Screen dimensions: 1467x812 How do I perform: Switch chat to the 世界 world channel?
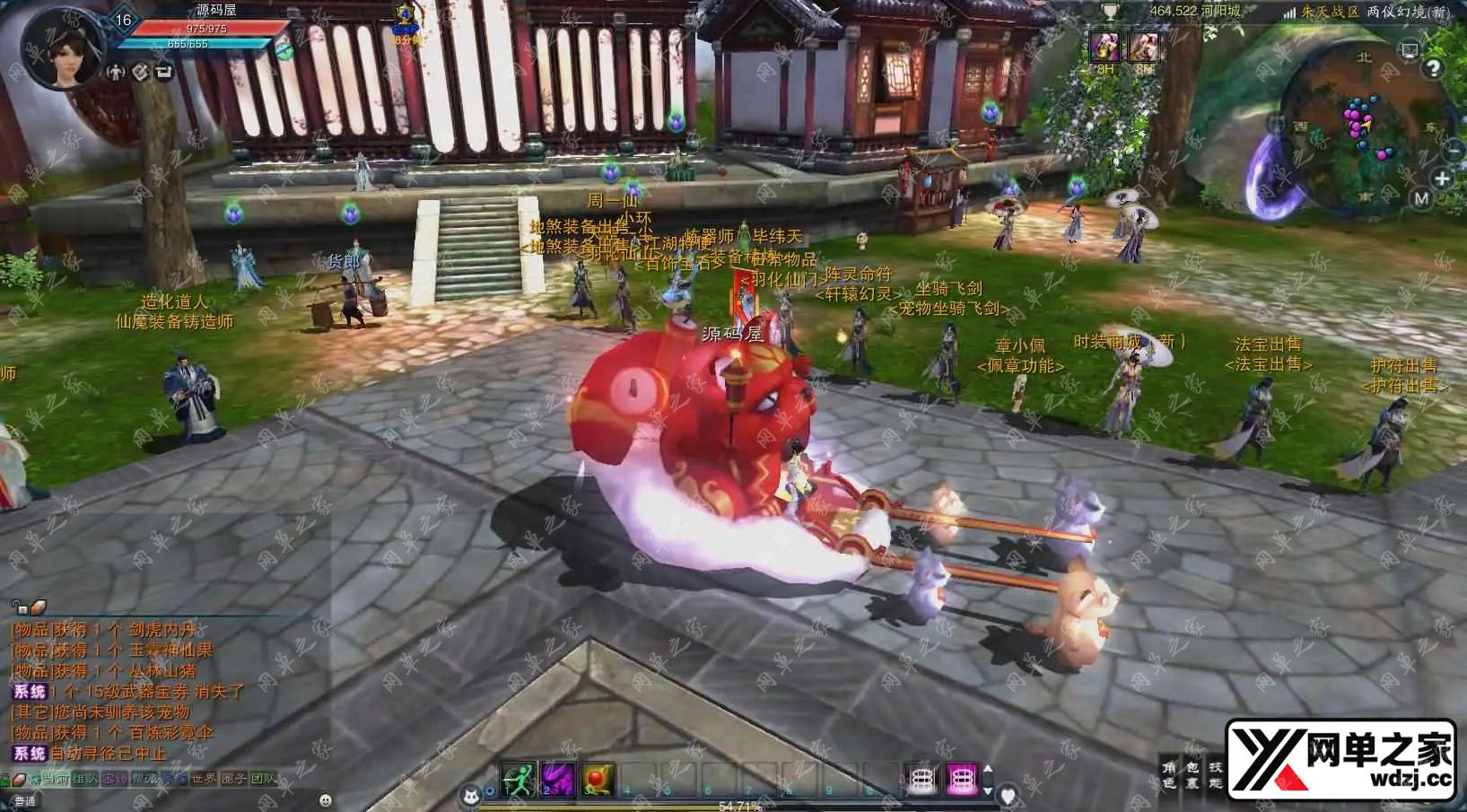[203, 779]
